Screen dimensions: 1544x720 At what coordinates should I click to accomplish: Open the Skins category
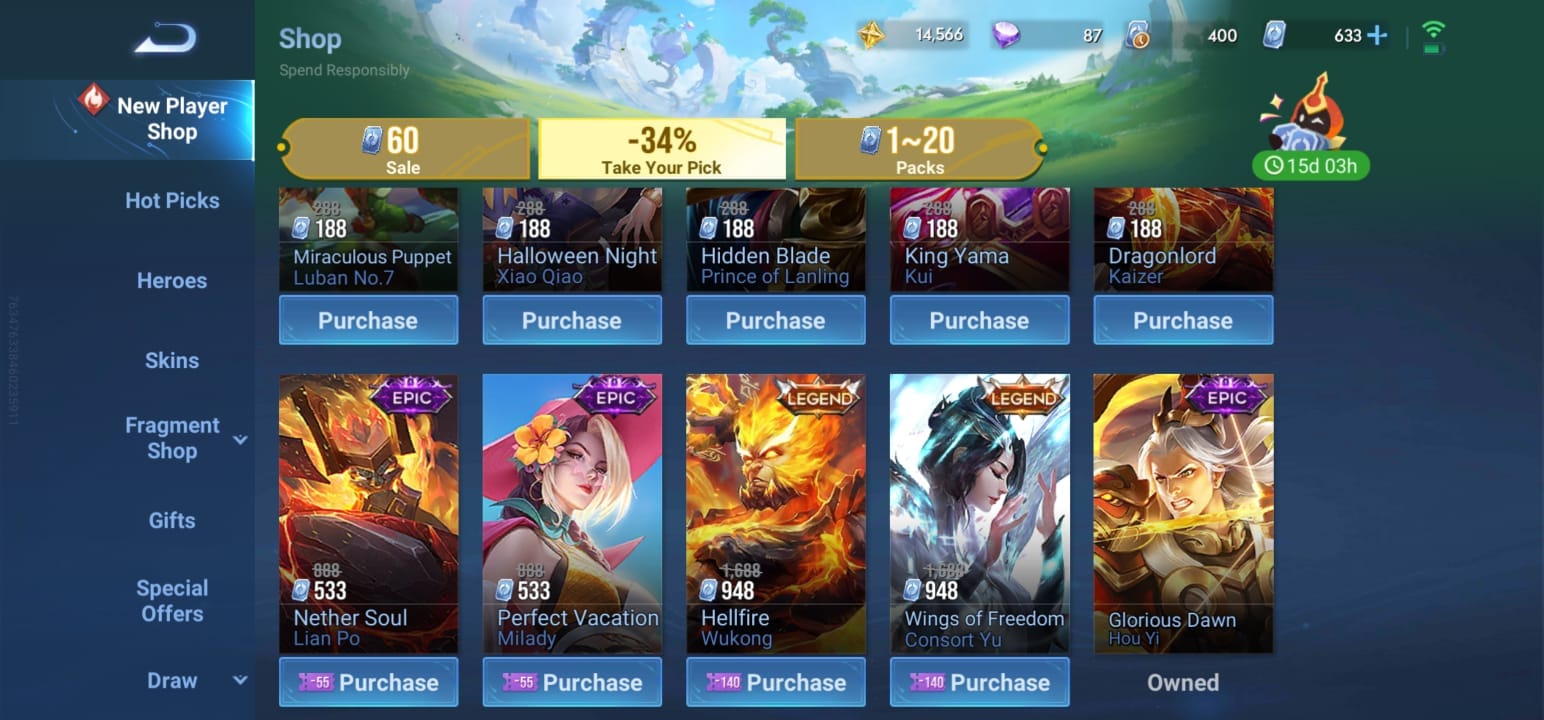click(172, 360)
